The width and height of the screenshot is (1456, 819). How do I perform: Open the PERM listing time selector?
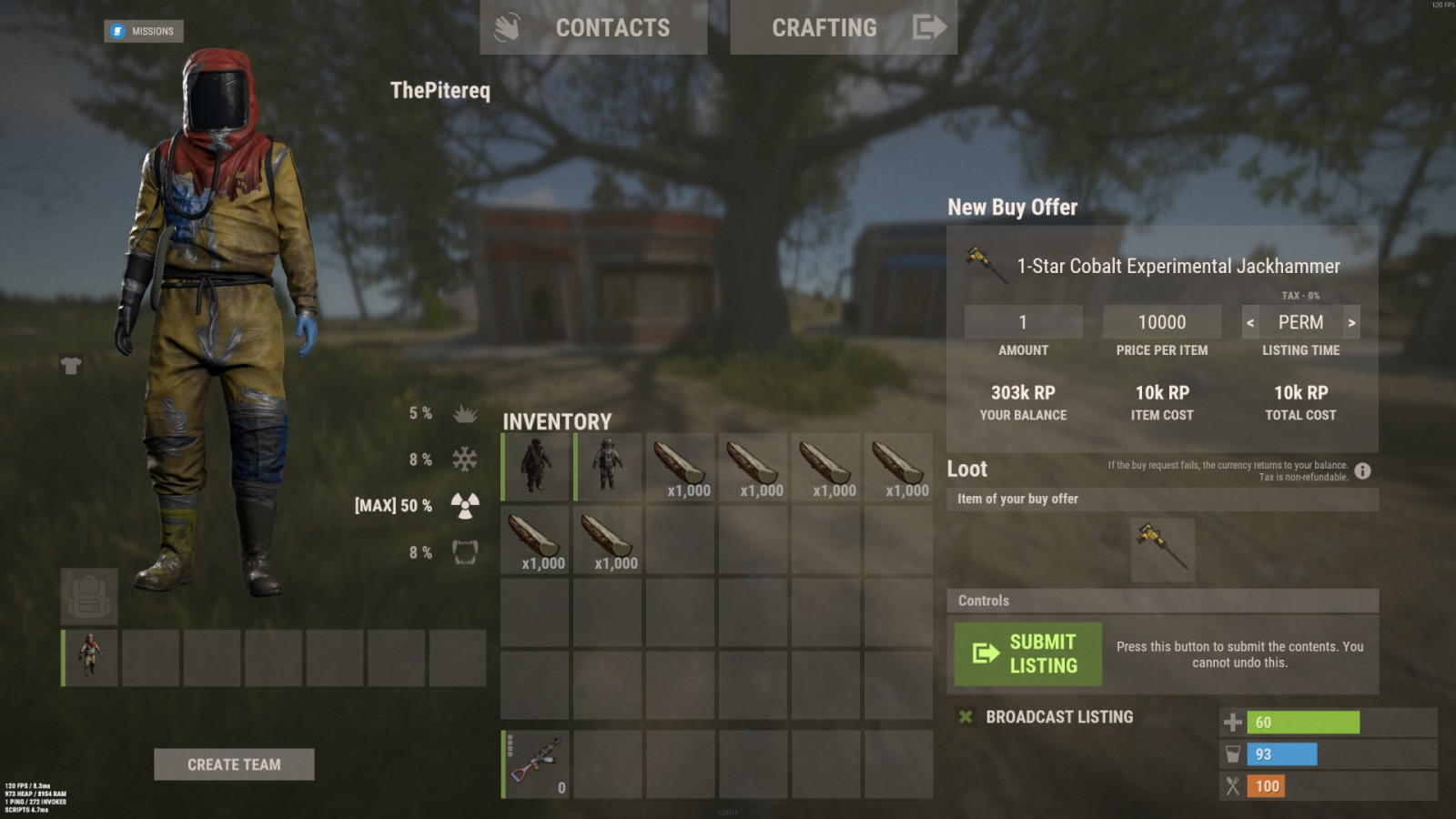click(x=1299, y=321)
